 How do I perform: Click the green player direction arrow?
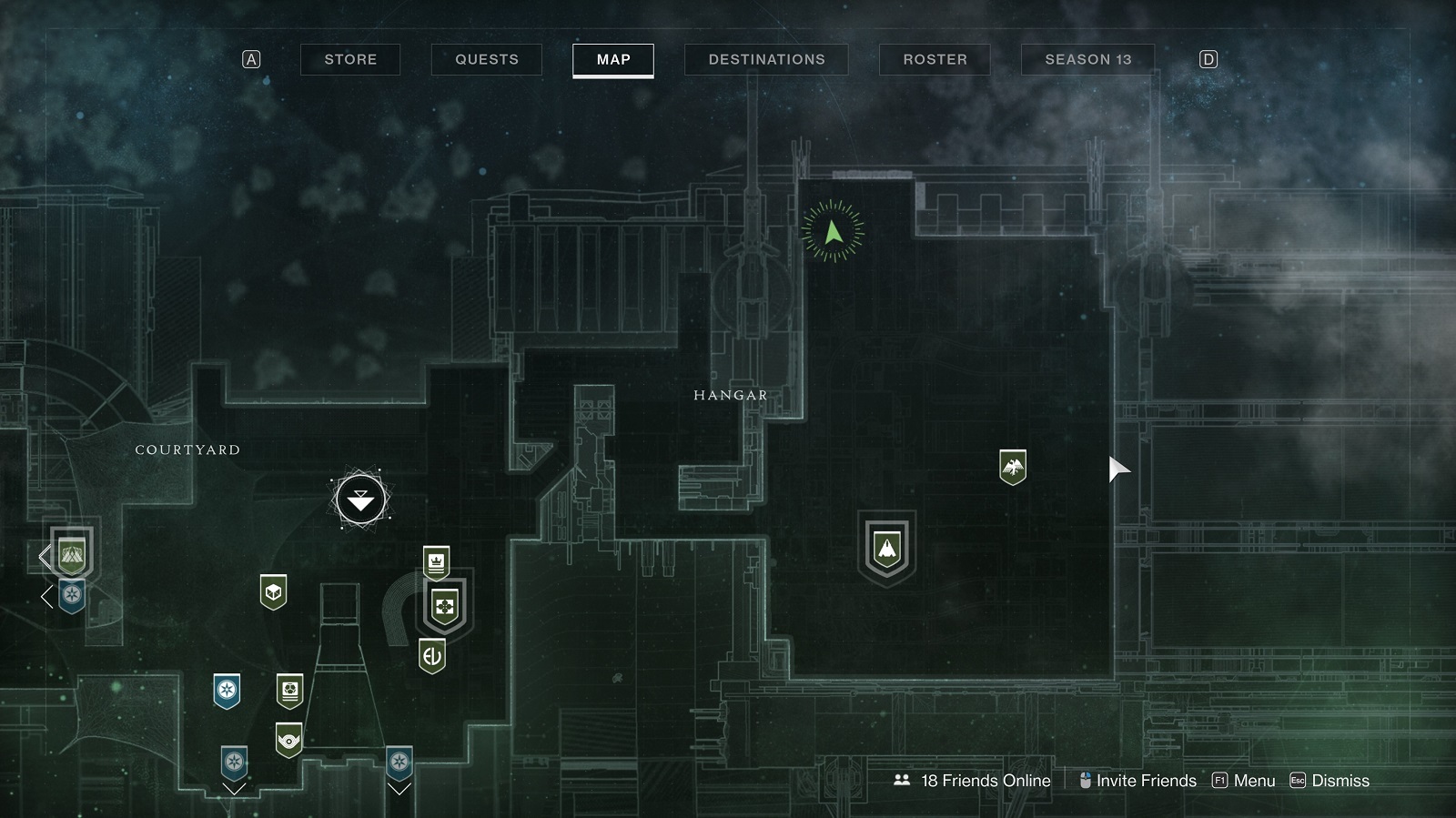coord(832,230)
